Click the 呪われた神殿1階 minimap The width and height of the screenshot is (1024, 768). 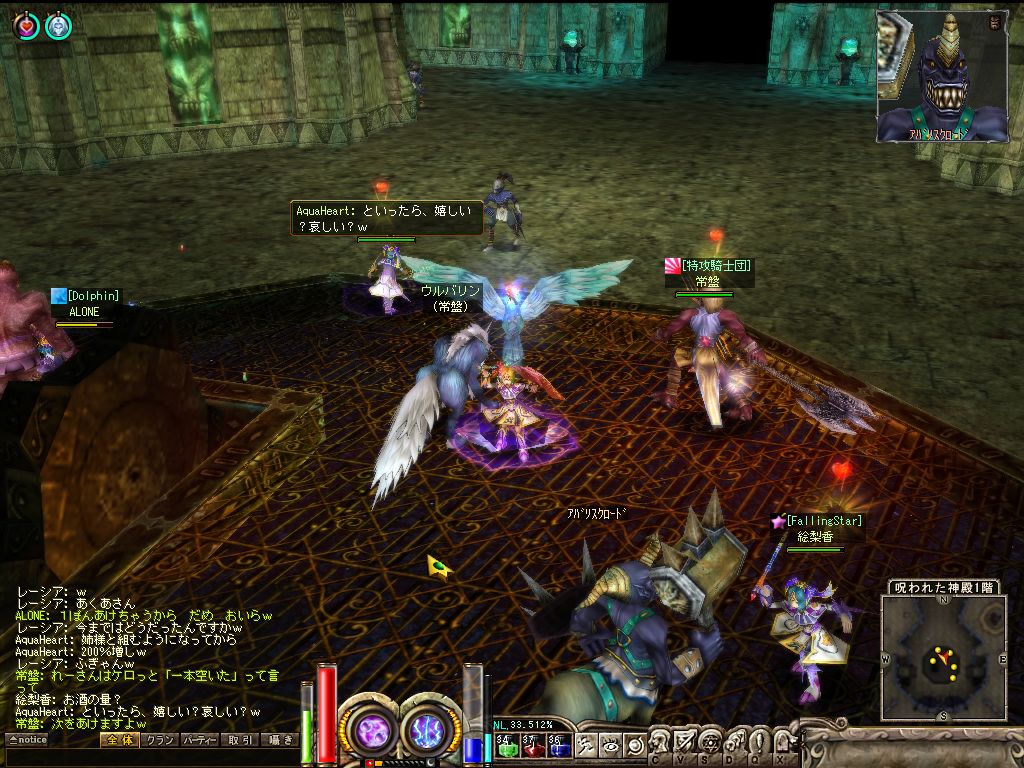coord(943,658)
